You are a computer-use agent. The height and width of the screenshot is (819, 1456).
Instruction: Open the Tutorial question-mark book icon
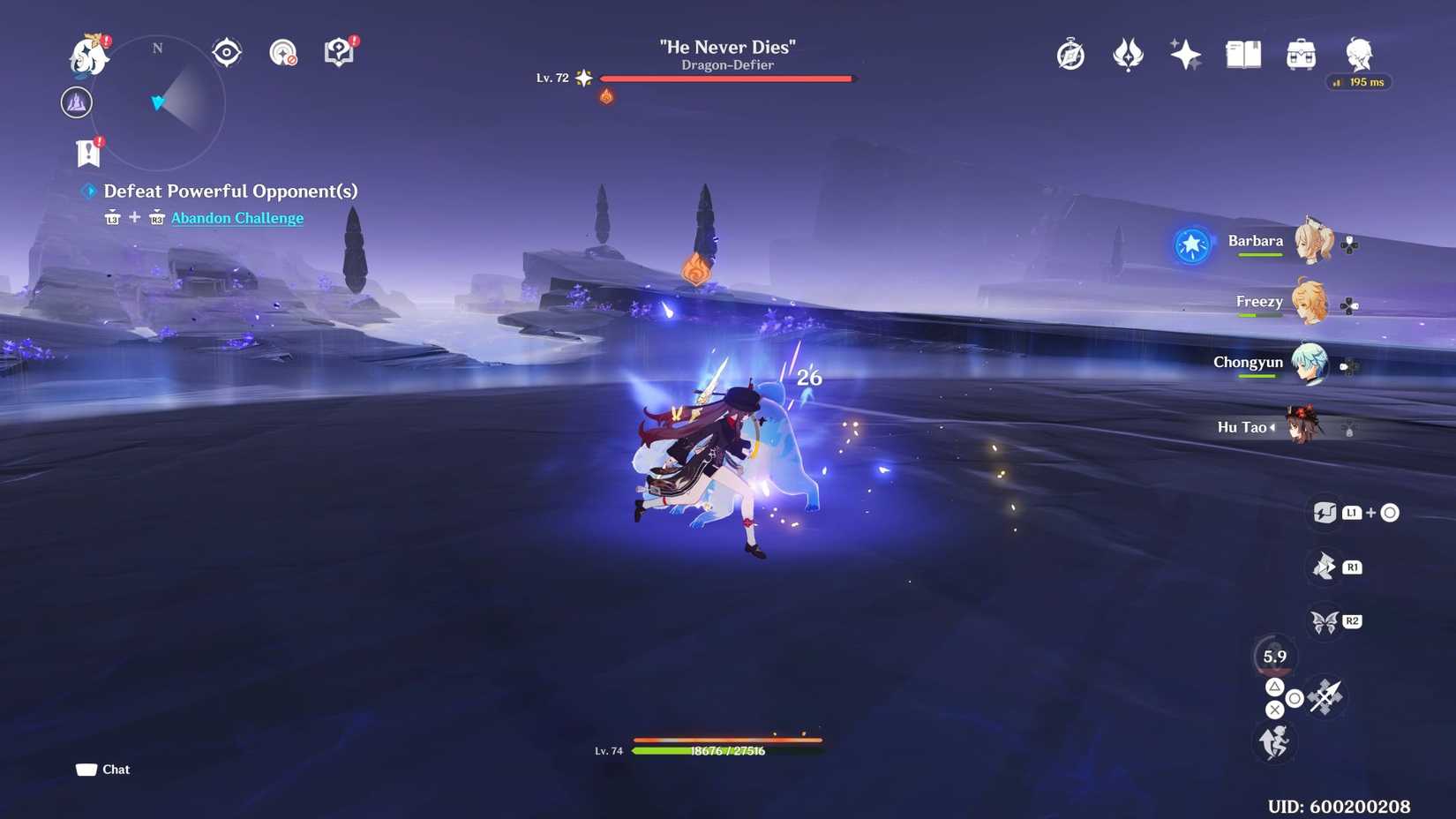340,53
